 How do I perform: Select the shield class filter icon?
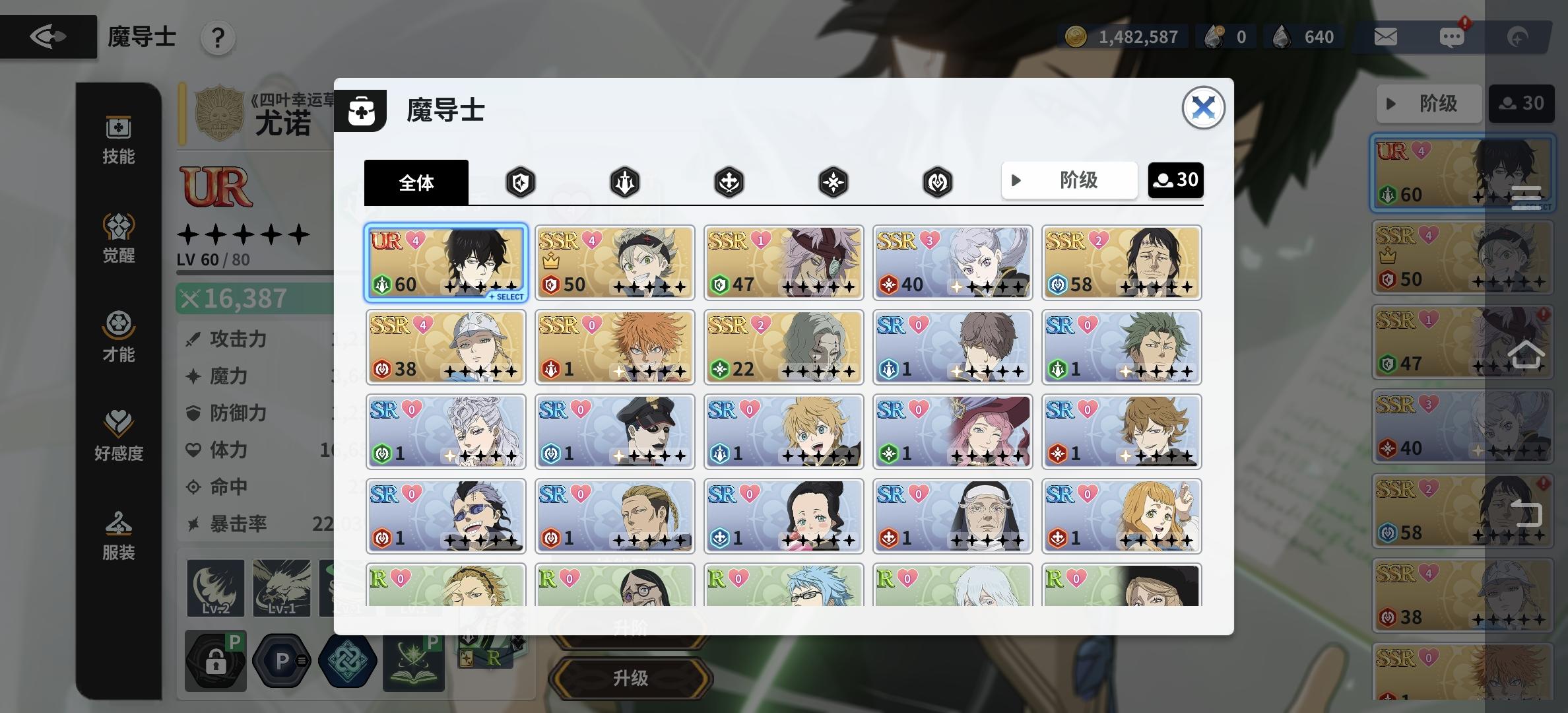(x=521, y=182)
